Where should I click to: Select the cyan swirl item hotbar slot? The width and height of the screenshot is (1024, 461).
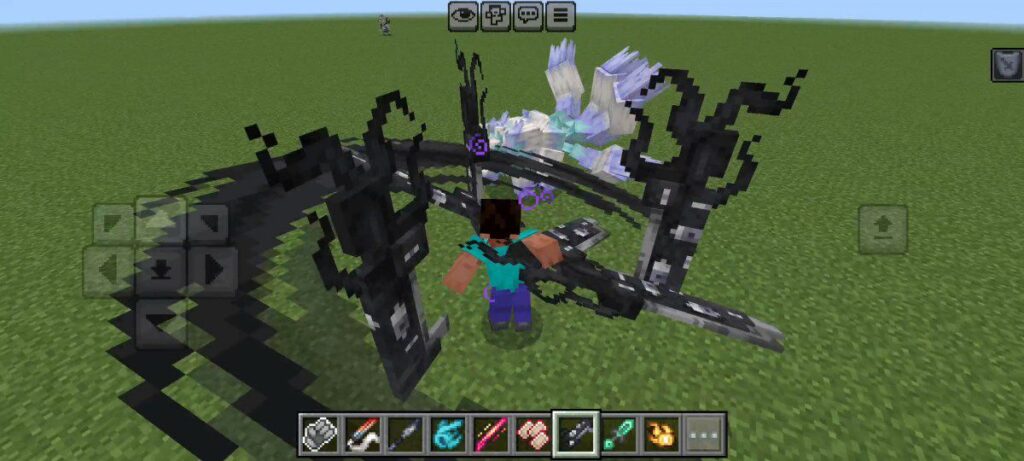tap(447, 434)
